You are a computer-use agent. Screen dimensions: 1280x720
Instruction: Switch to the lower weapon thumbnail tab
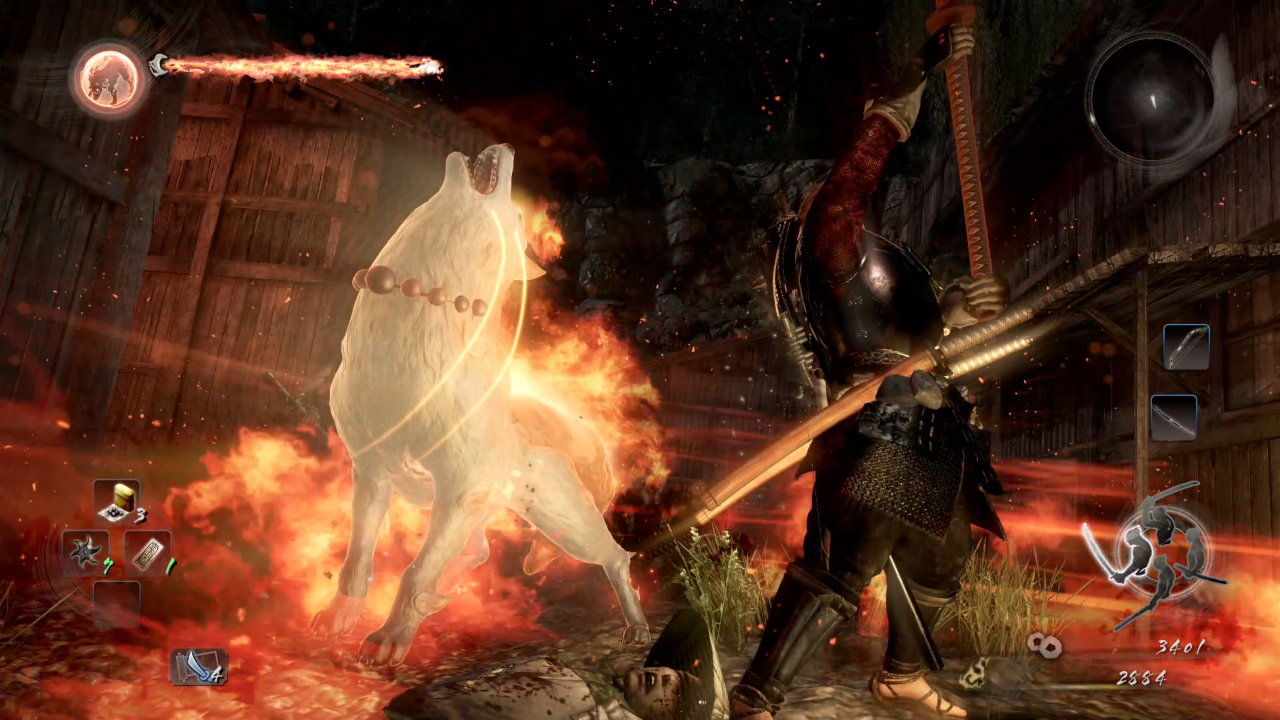pos(1172,417)
